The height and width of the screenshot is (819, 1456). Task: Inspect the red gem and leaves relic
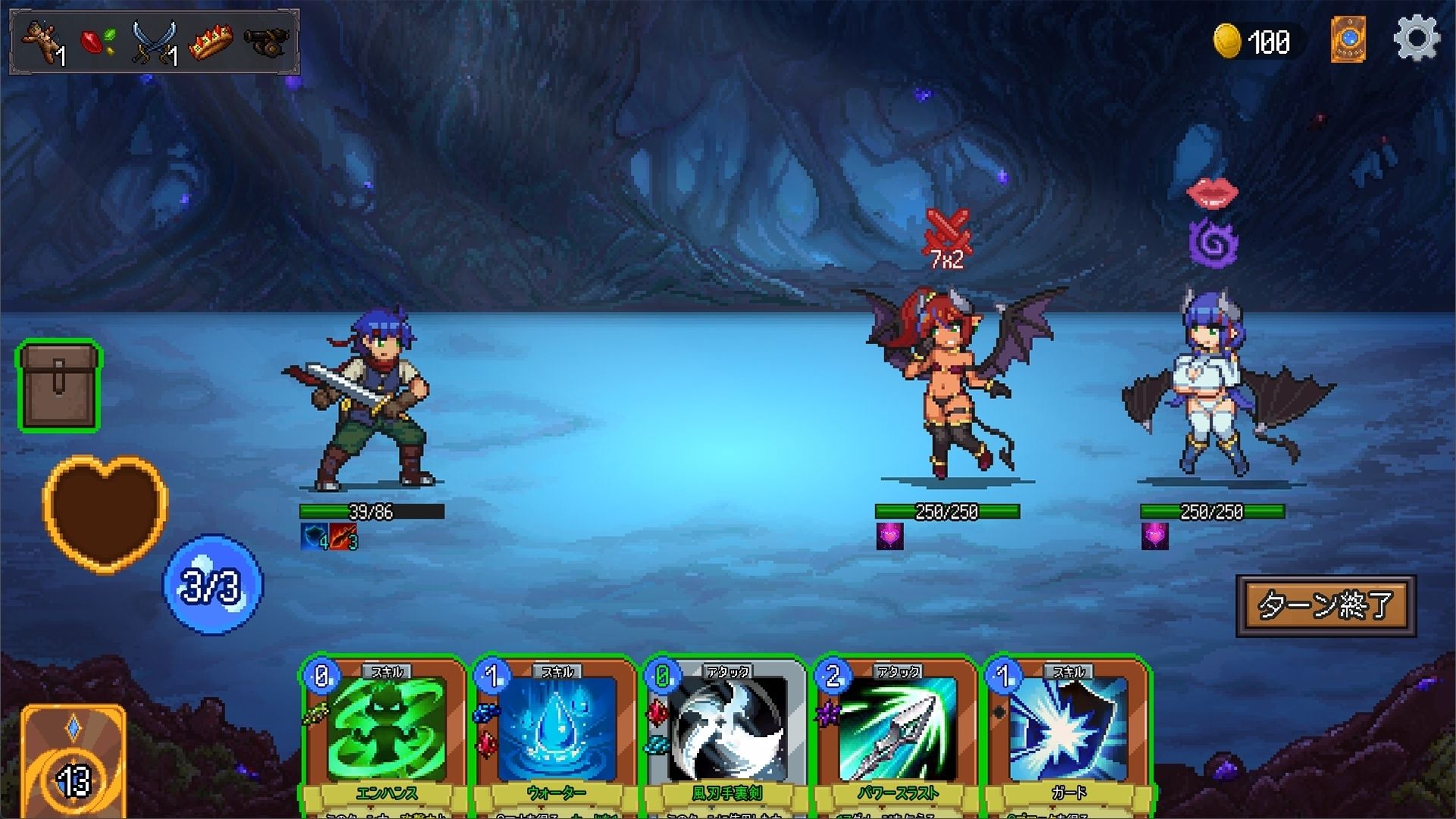tap(99, 41)
